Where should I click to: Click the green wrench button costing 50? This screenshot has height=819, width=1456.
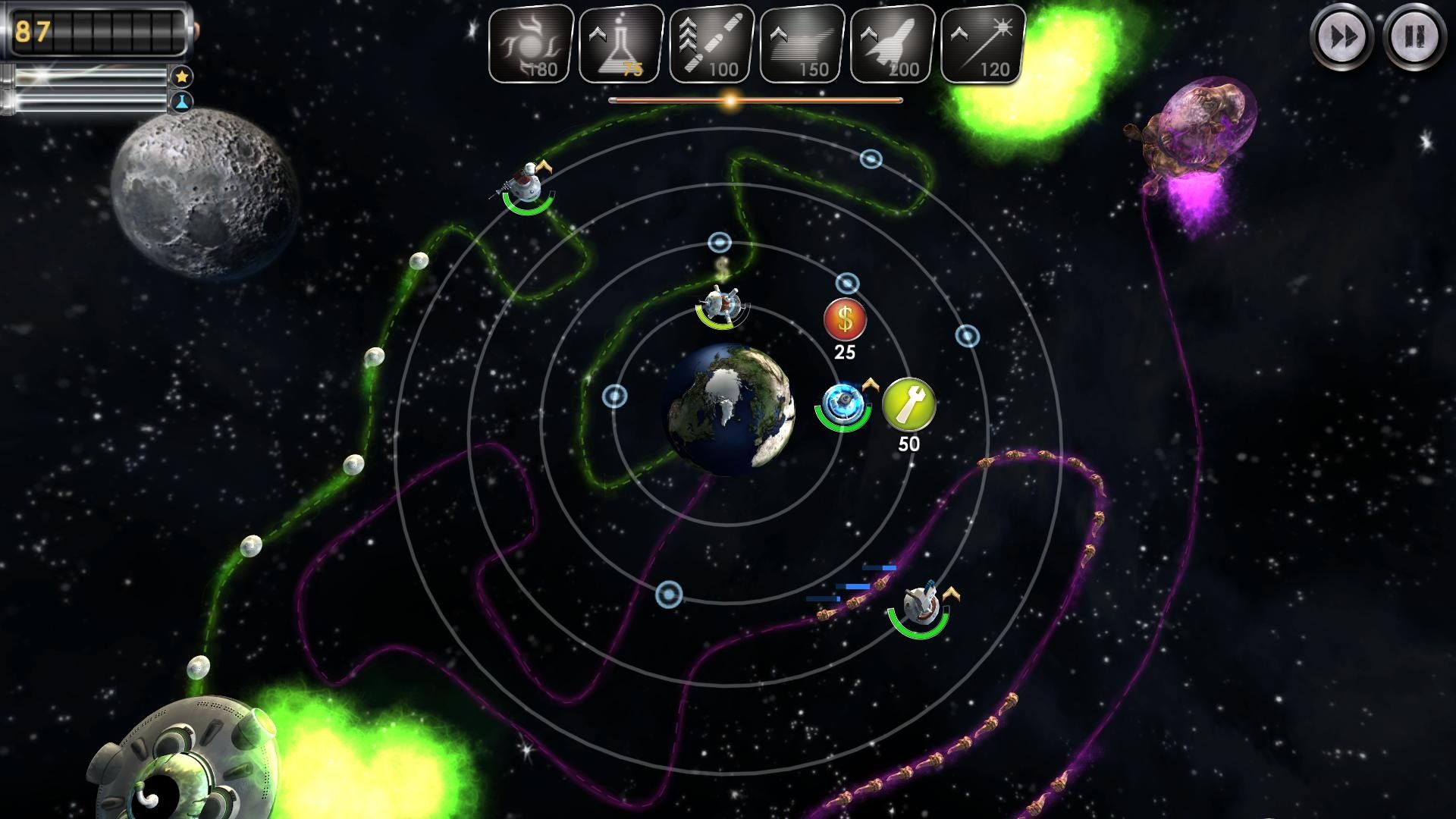pyautogui.click(x=908, y=404)
